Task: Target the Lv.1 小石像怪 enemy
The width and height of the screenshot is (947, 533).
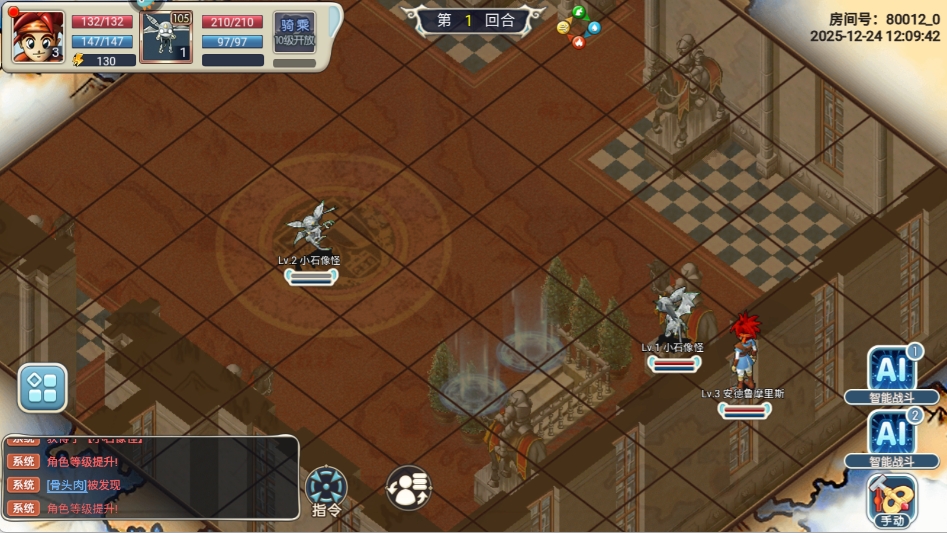Action: click(x=674, y=312)
